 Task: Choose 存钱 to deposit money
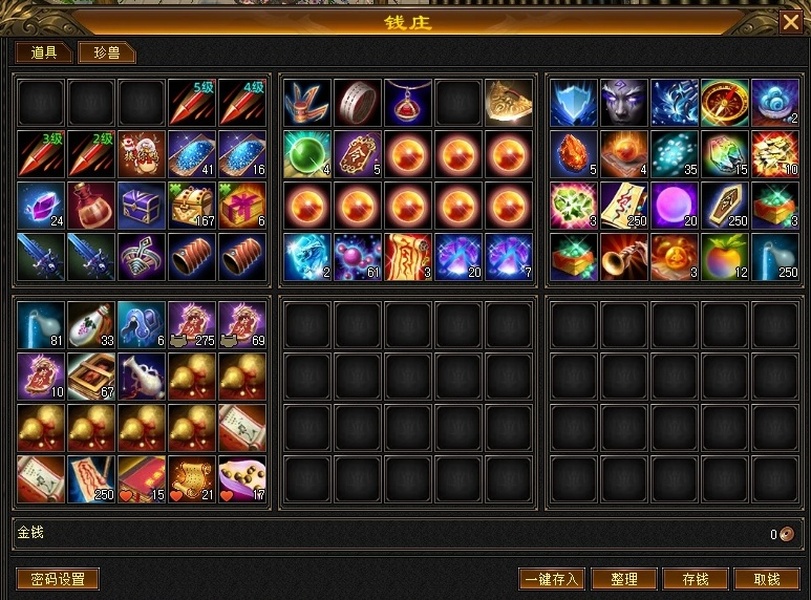(695, 579)
